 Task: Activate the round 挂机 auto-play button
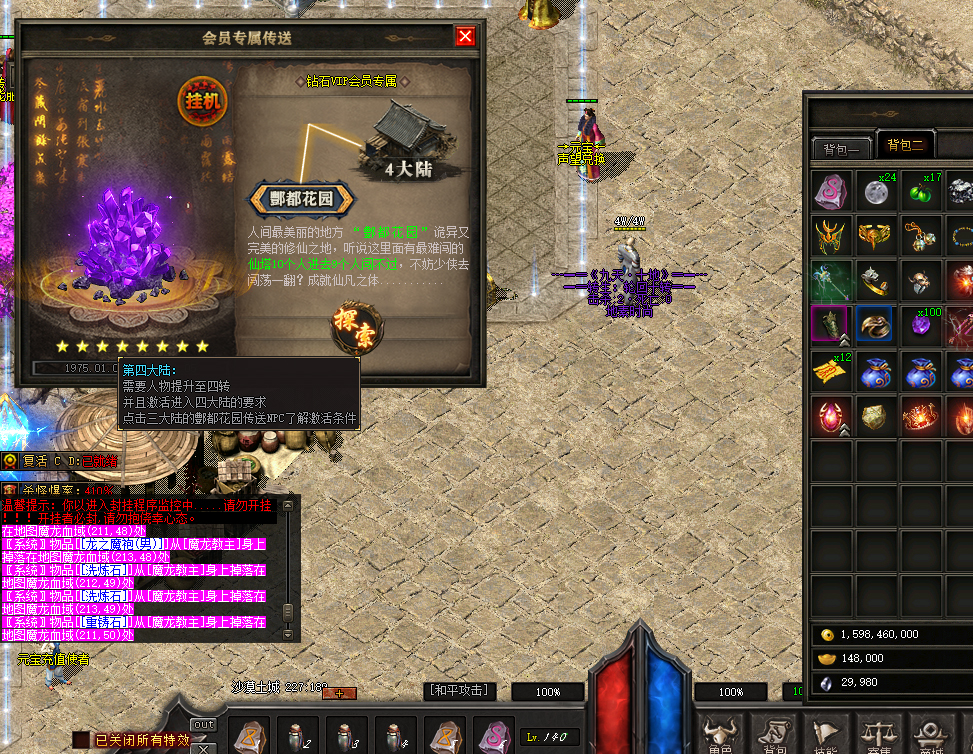[x=203, y=100]
